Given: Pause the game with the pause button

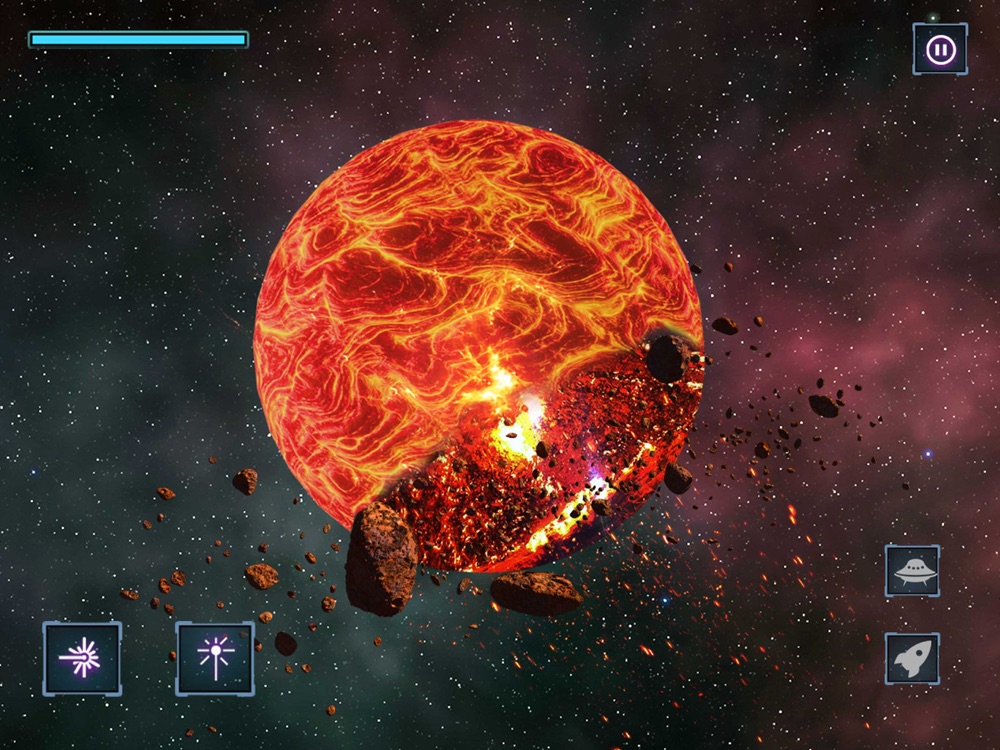Looking at the screenshot, I should coord(940,49).
